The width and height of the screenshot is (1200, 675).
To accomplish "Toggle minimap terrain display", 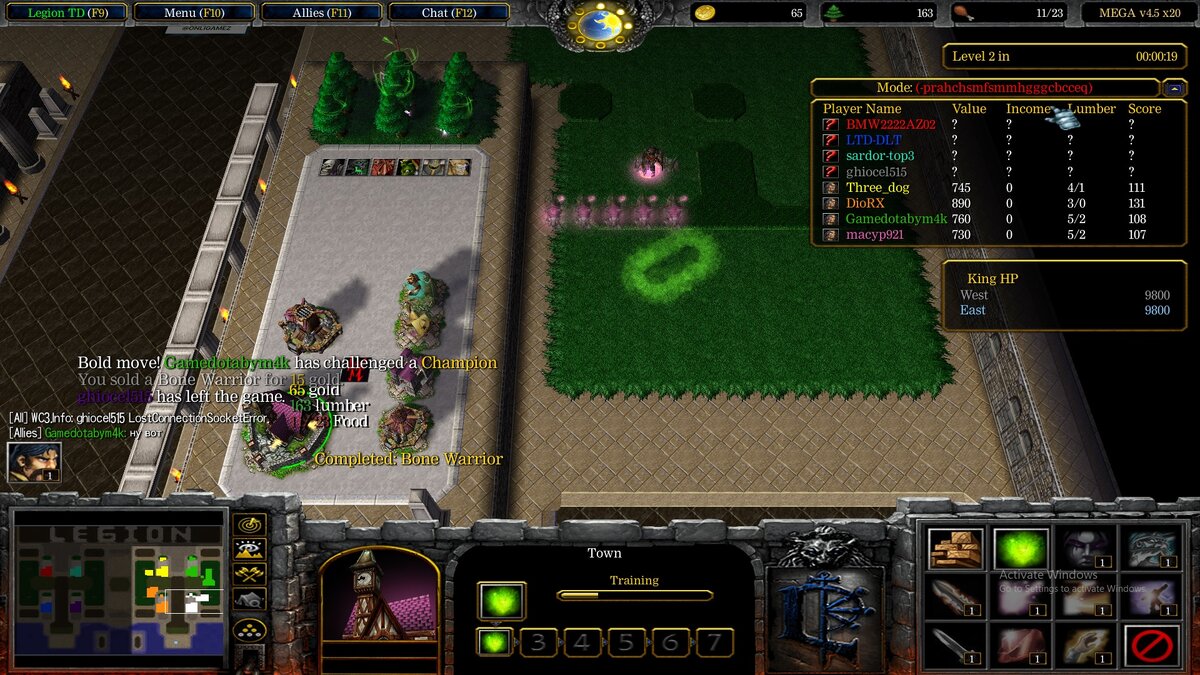I will [x=249, y=549].
